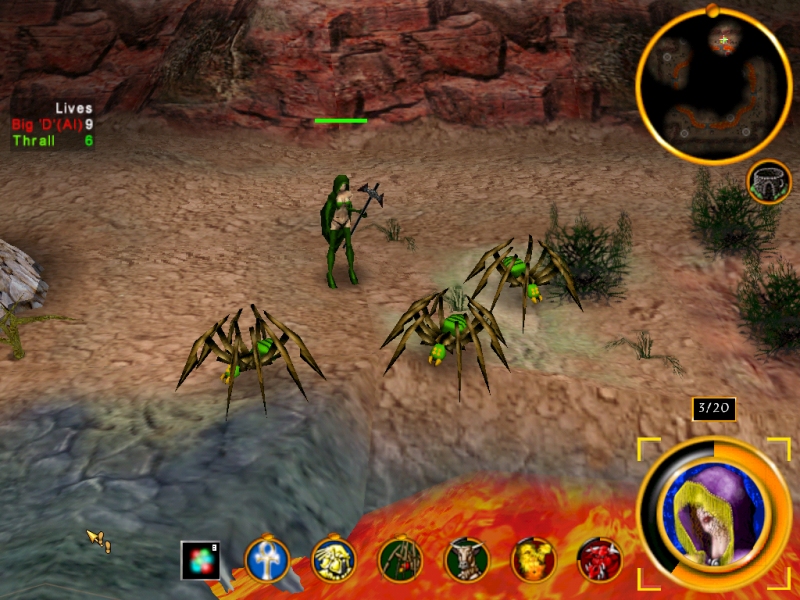Summon the spider creature from the spell bar
800x600 pixels.
[x=400, y=560]
